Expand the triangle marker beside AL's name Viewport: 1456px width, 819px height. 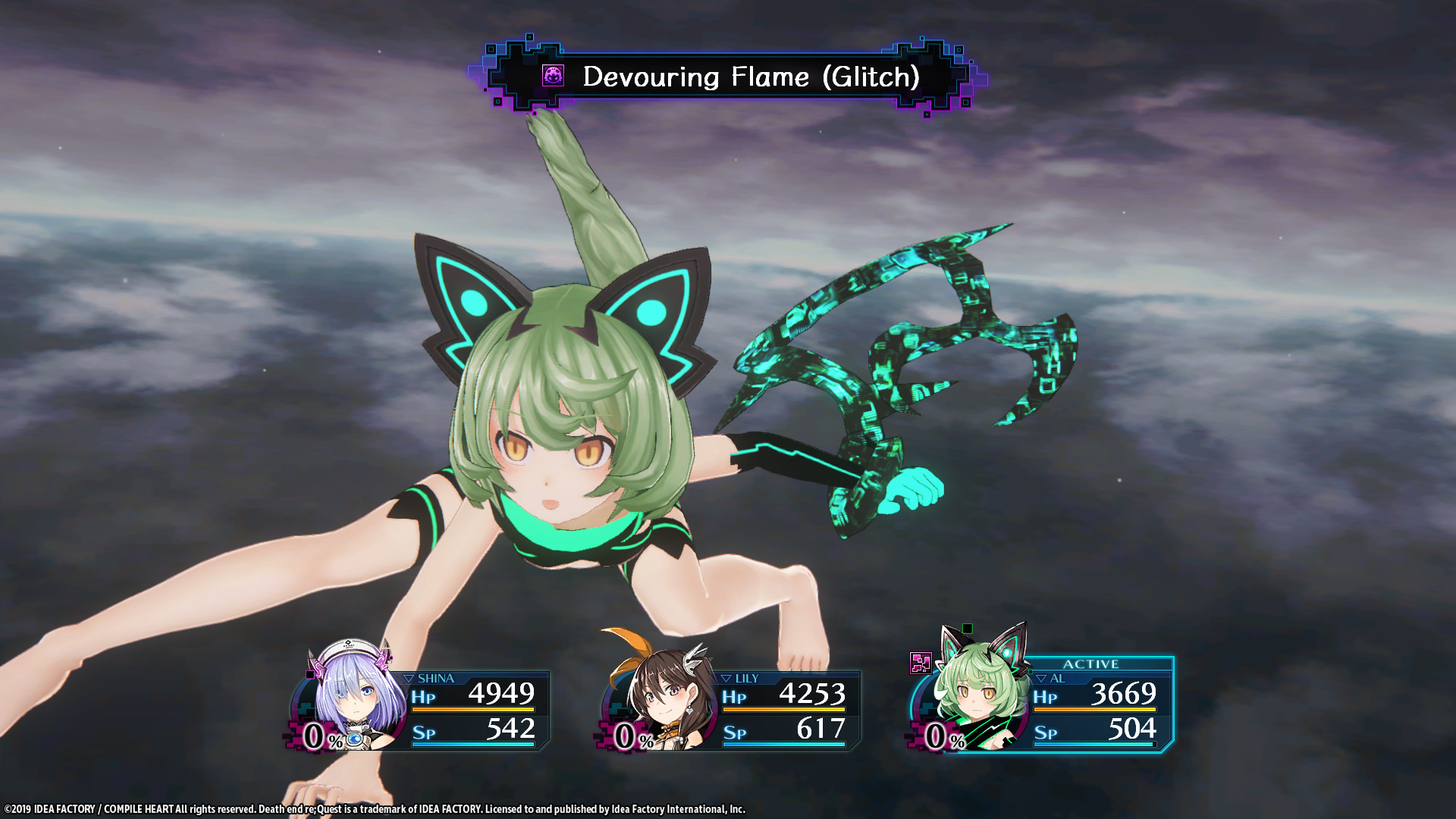1041,677
